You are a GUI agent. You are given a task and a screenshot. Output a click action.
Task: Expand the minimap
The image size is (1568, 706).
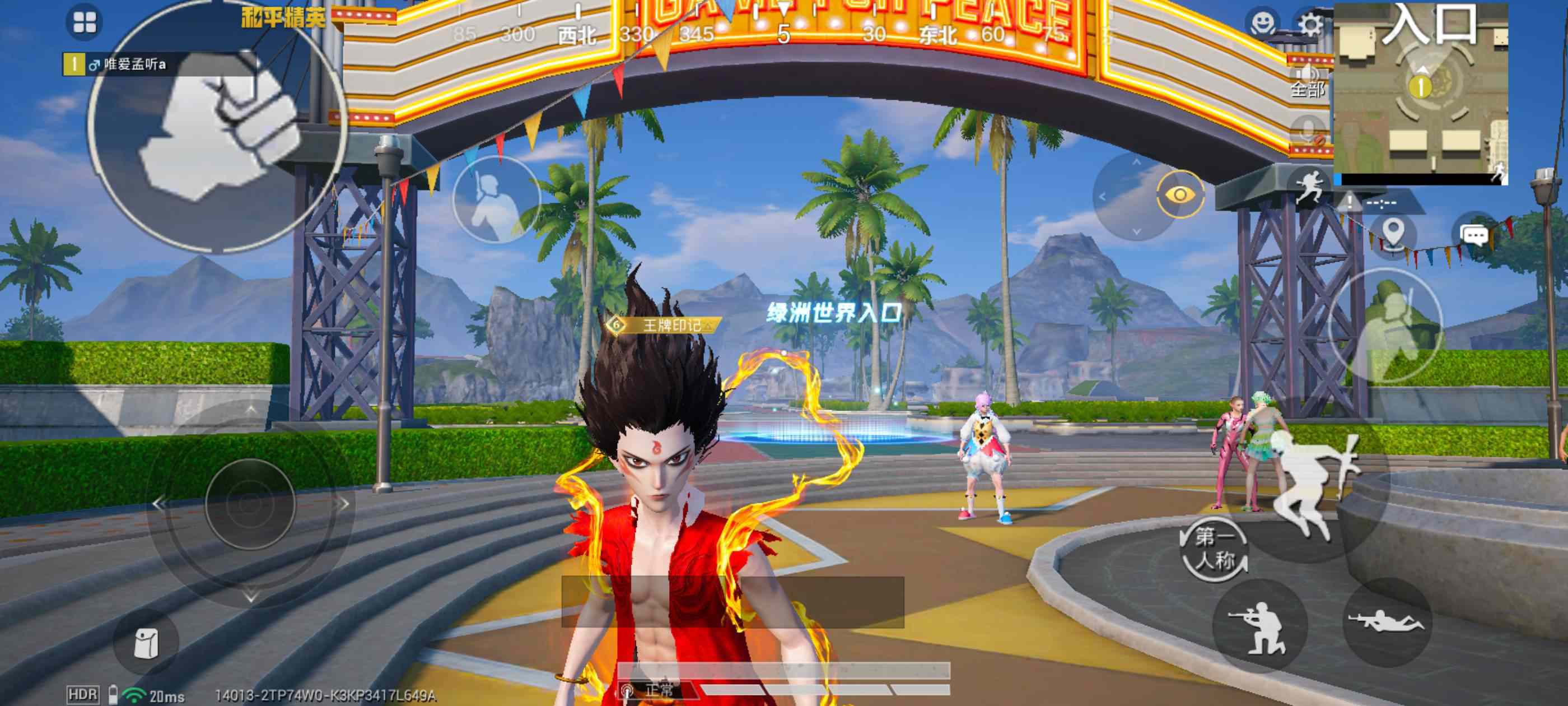[1420, 91]
